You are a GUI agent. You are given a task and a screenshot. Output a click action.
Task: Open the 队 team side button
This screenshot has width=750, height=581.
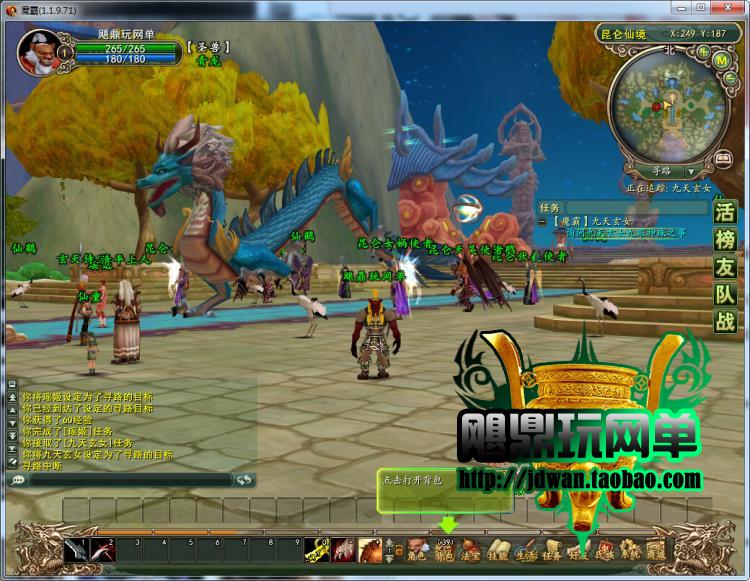724,295
